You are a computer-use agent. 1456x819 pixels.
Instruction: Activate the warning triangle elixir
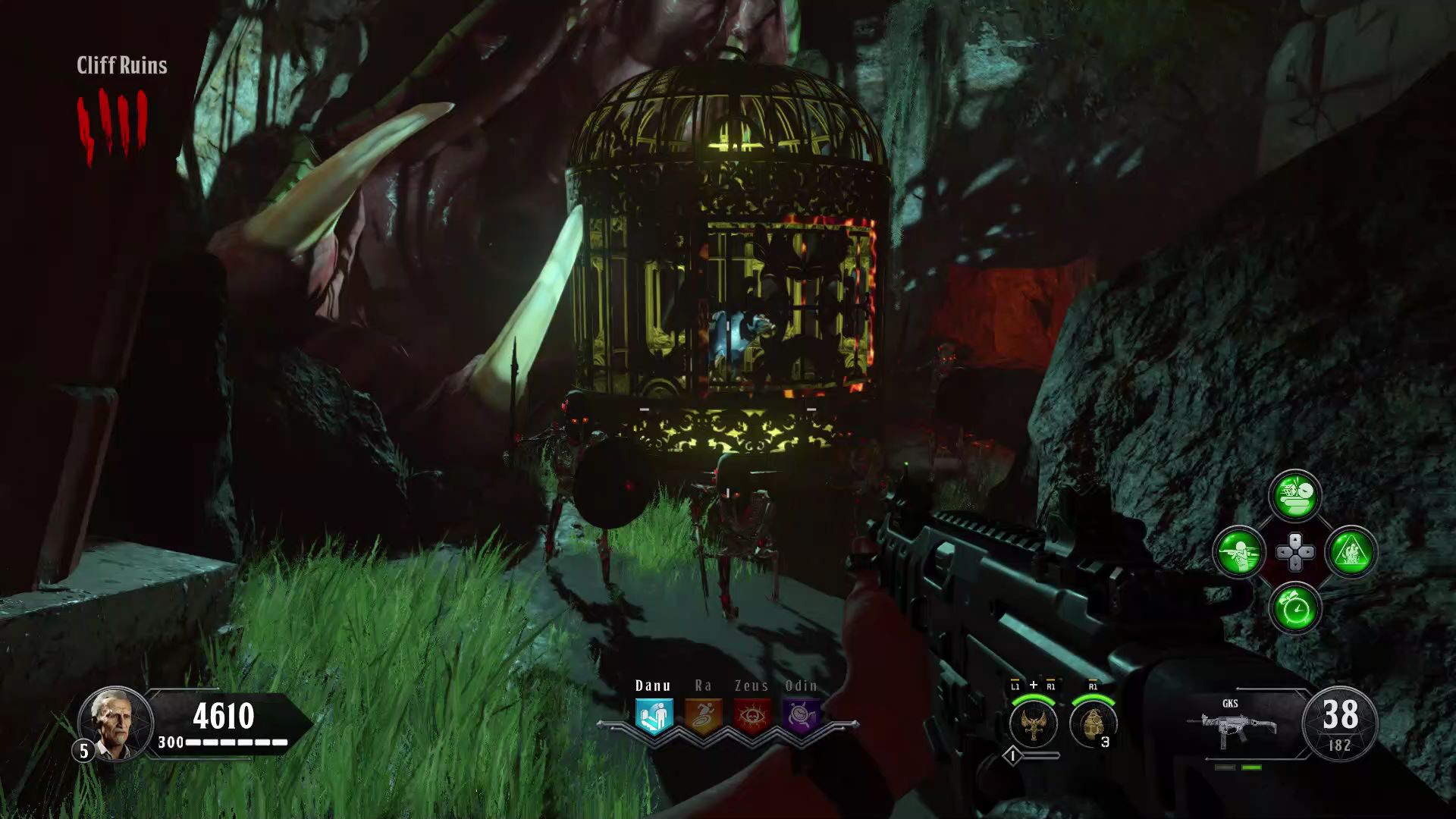click(1351, 552)
